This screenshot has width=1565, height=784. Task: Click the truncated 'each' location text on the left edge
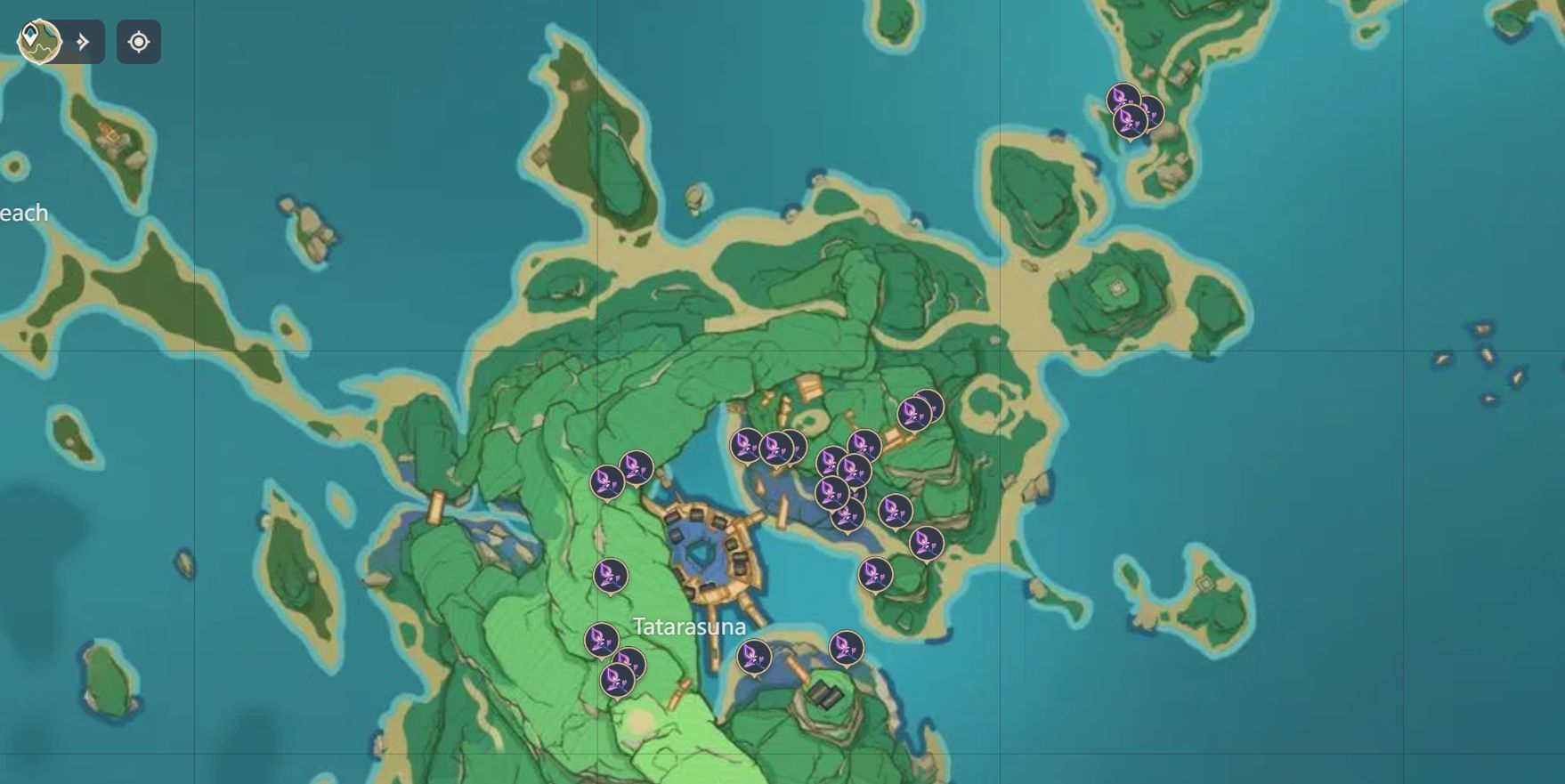click(x=24, y=214)
